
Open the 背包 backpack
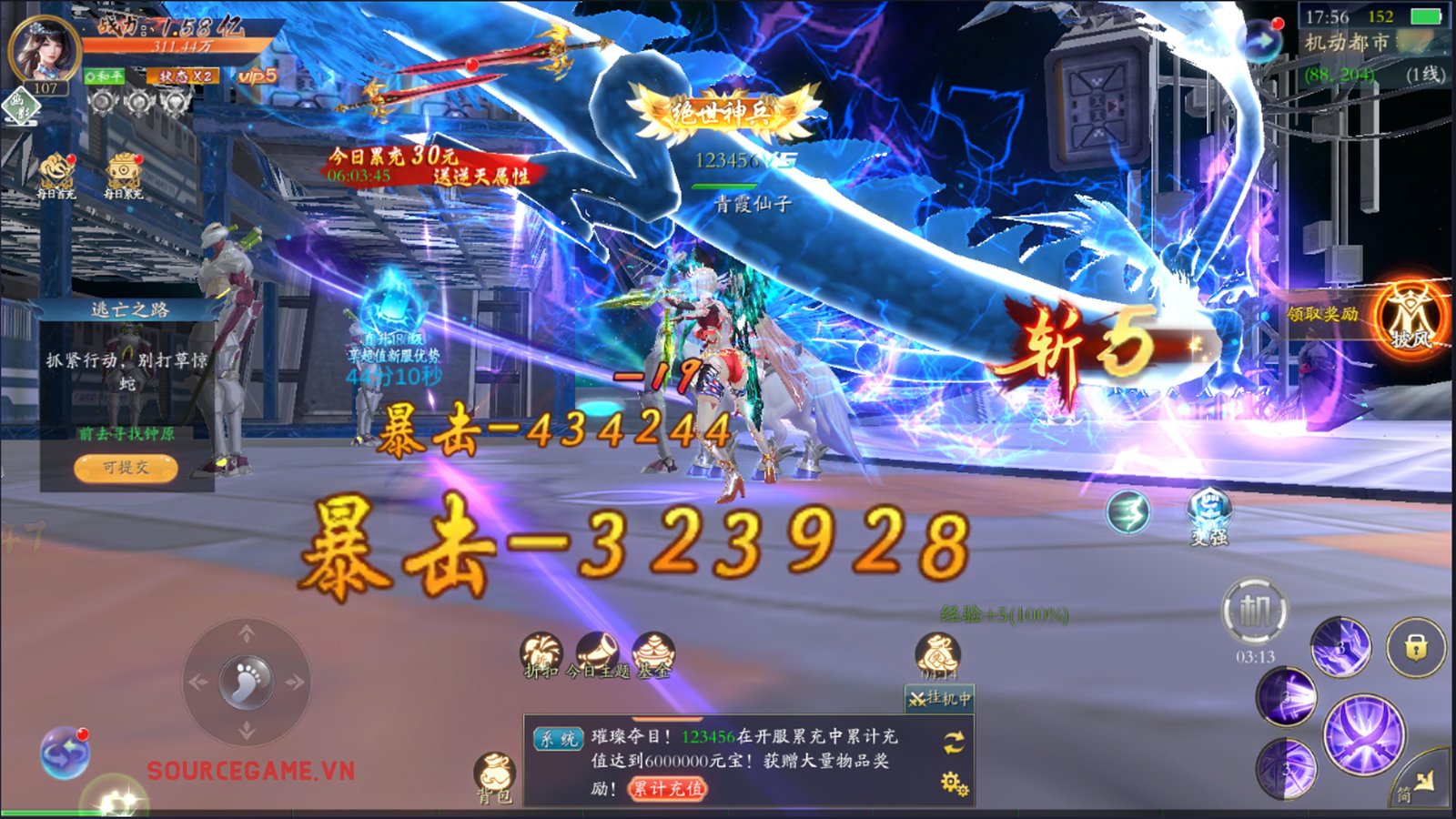click(495, 776)
